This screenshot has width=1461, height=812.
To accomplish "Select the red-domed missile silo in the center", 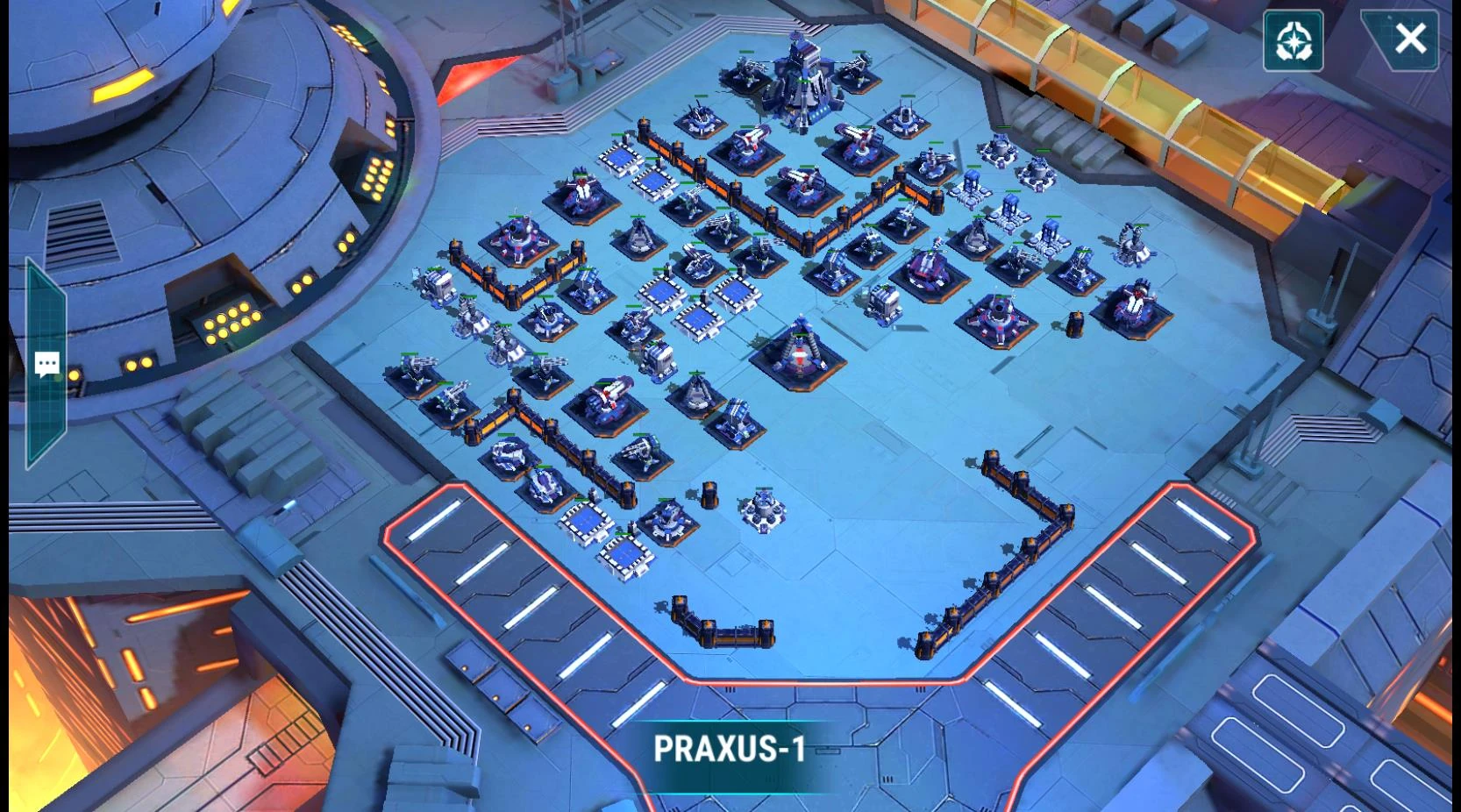I will (802, 351).
